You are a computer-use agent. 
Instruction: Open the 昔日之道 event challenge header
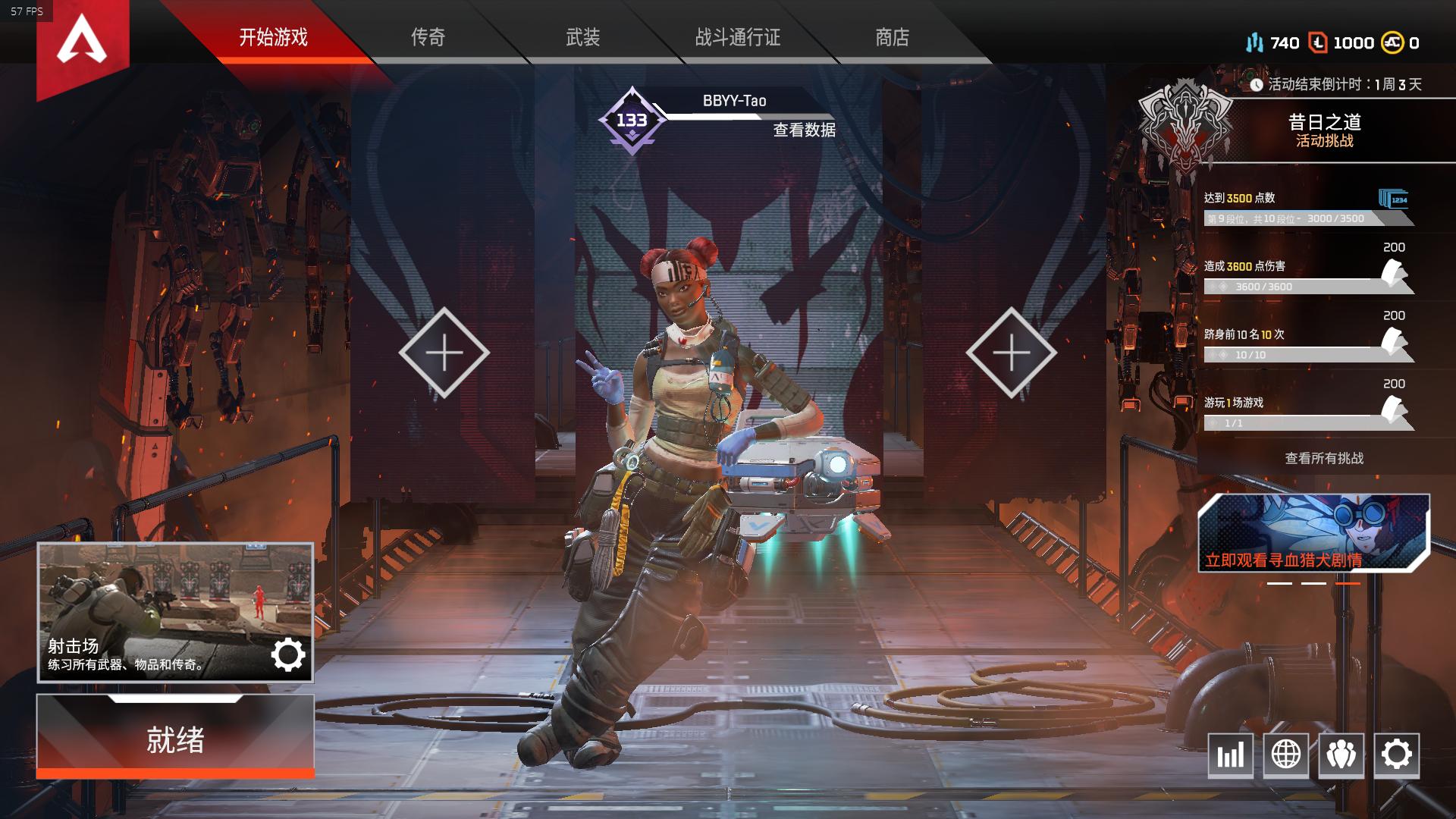1324,130
